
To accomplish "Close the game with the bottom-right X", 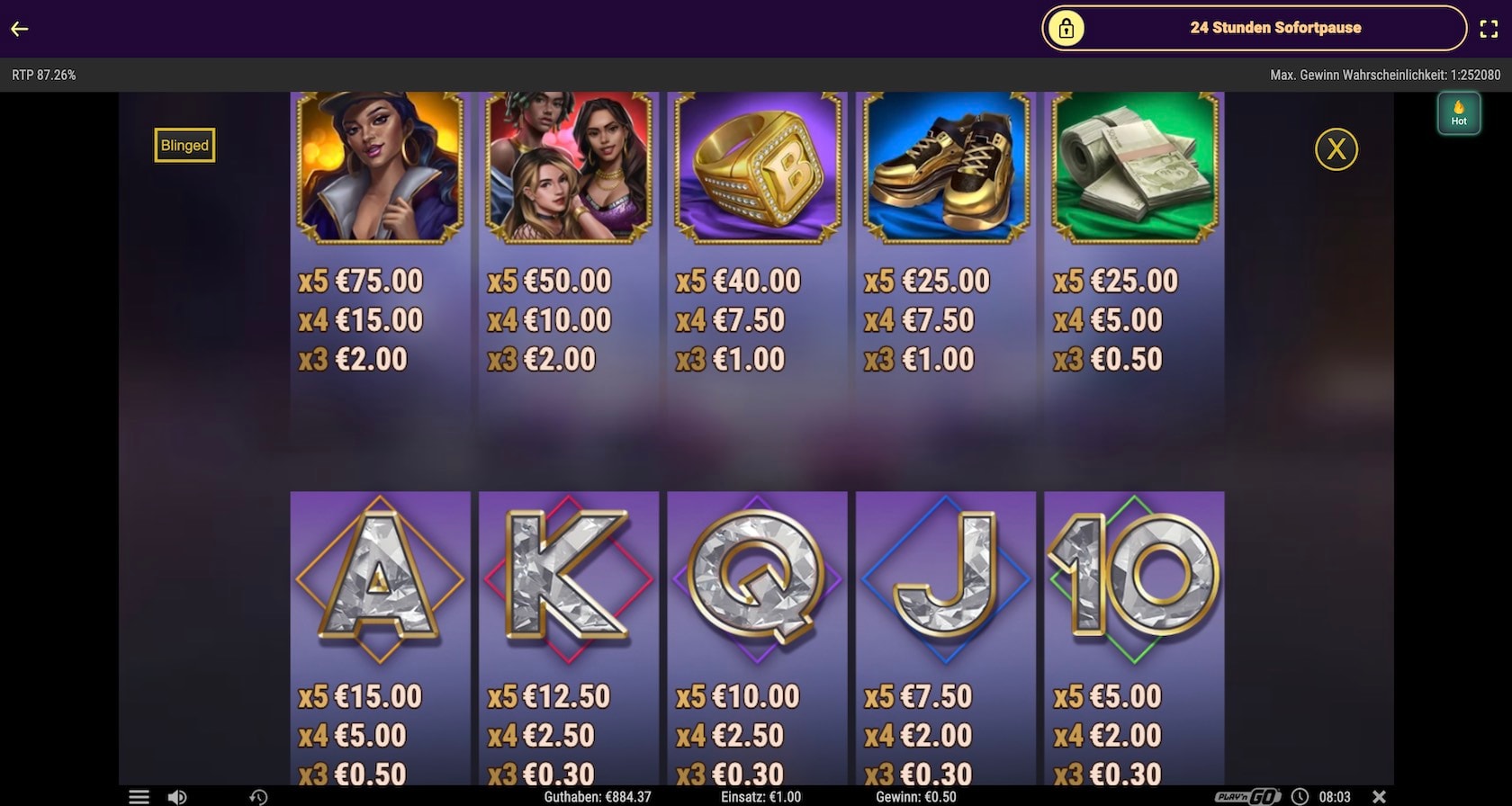I will click(1379, 797).
